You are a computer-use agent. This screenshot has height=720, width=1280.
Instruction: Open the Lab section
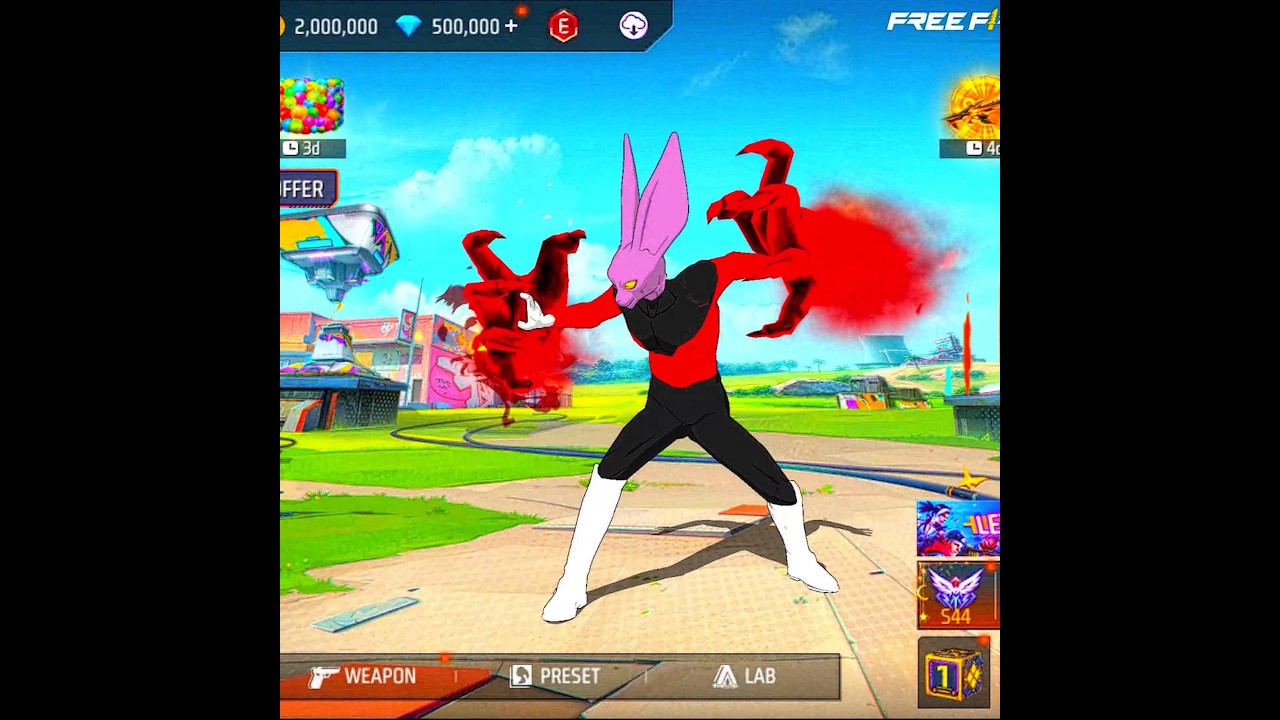click(x=745, y=677)
